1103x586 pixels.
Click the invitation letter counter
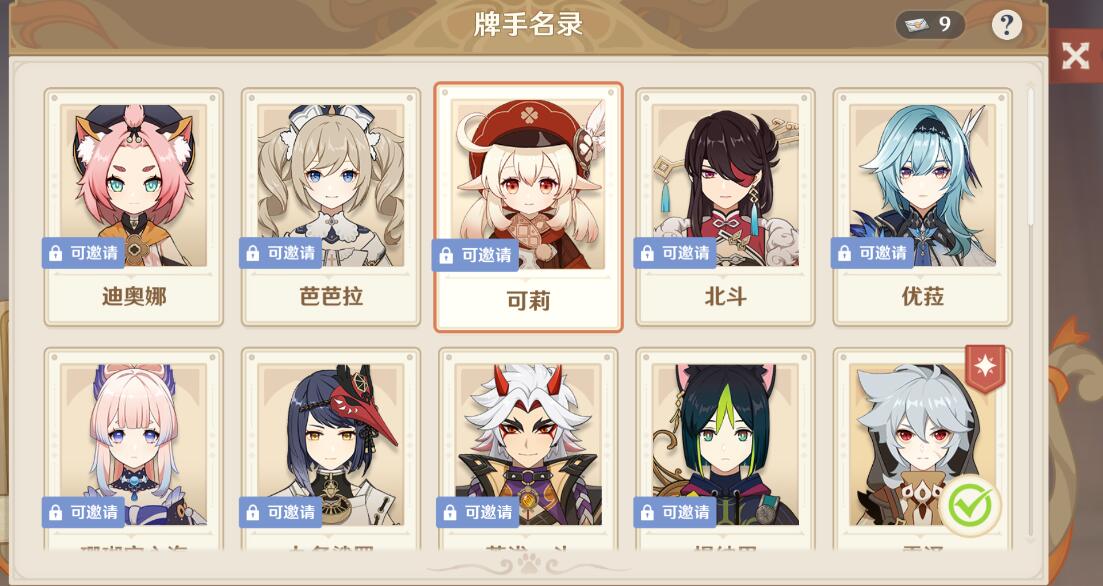pos(930,25)
